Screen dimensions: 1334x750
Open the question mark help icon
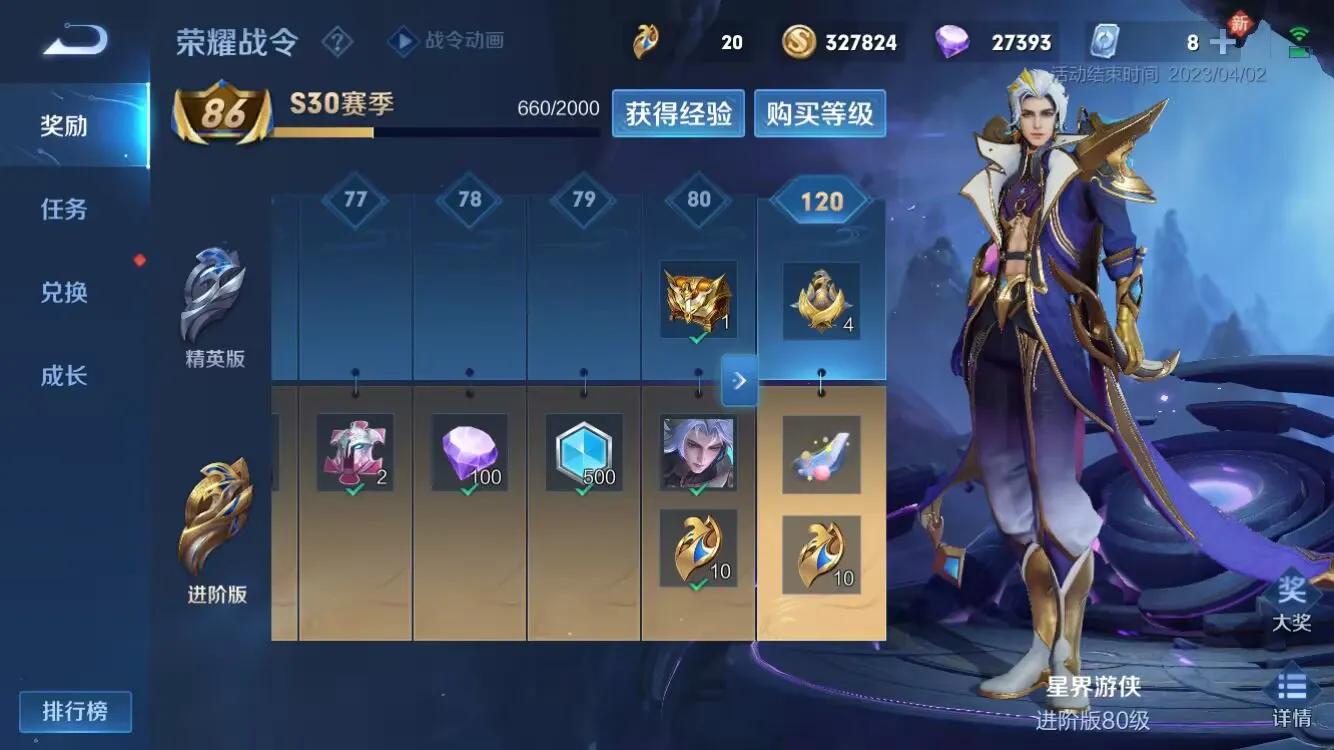point(338,42)
